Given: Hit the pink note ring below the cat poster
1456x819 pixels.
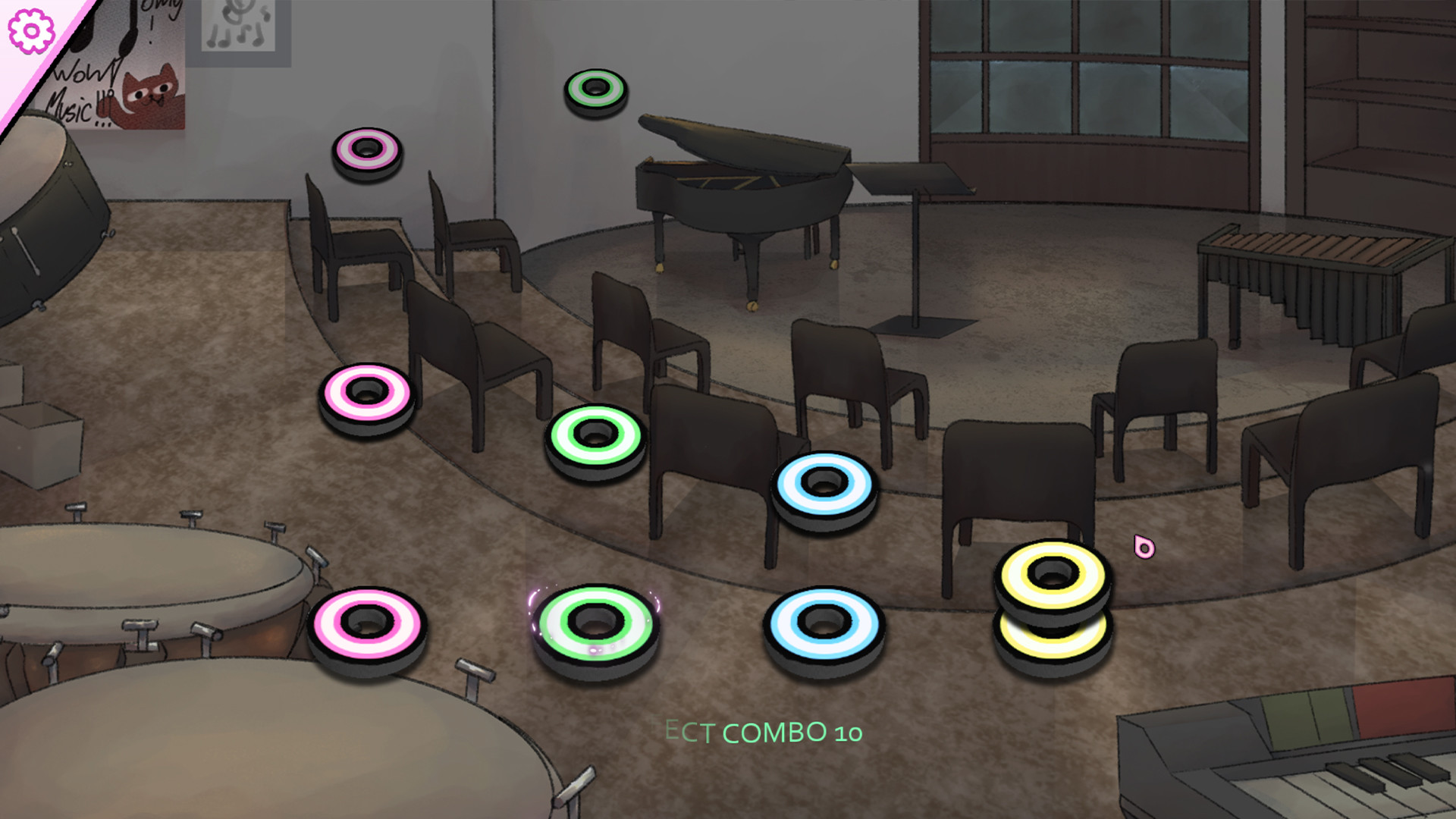Looking at the screenshot, I should (x=367, y=152).
